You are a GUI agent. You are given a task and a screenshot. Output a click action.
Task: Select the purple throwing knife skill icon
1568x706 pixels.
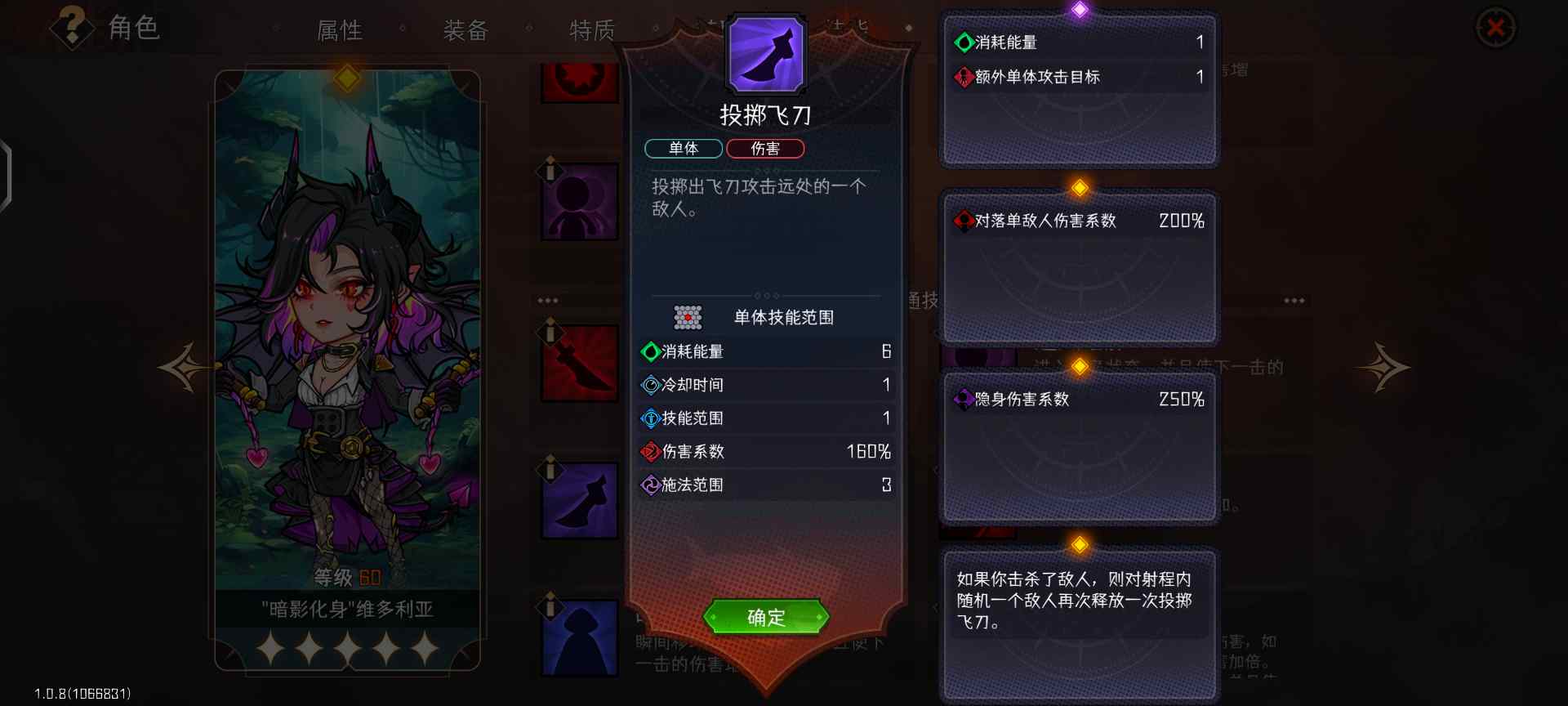pyautogui.click(x=580, y=501)
